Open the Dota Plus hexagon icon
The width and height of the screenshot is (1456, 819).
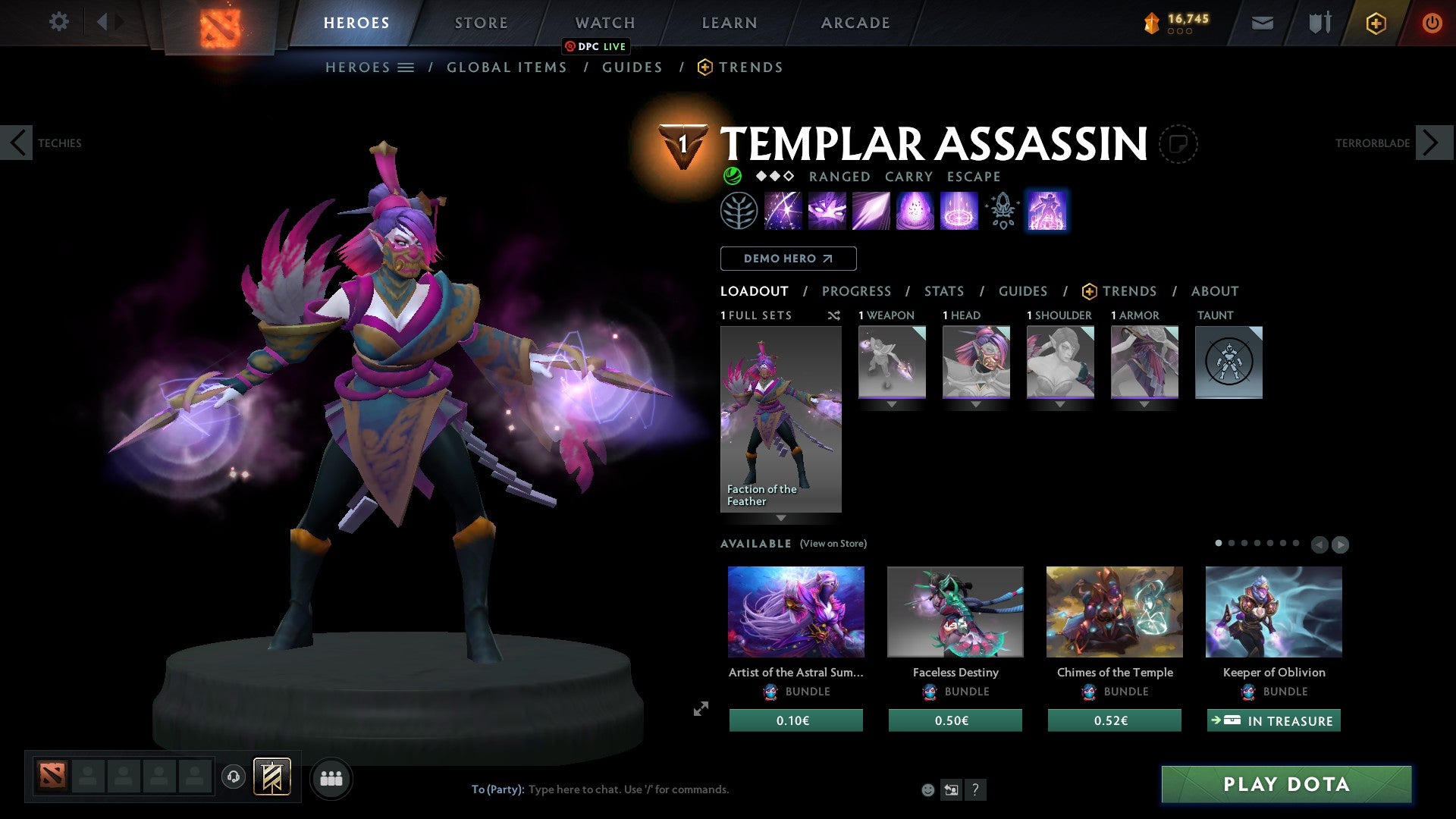click(1375, 22)
